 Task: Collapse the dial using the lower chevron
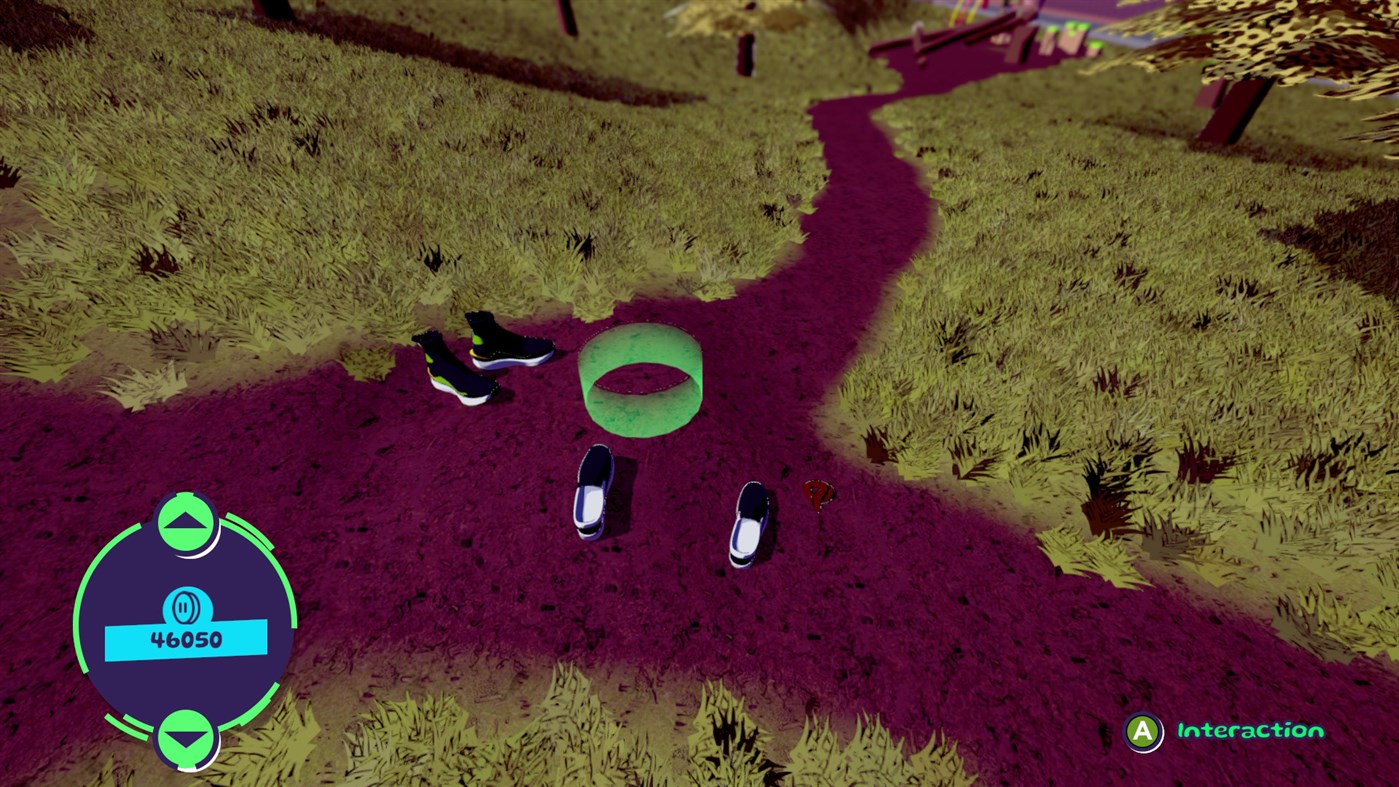[x=186, y=738]
